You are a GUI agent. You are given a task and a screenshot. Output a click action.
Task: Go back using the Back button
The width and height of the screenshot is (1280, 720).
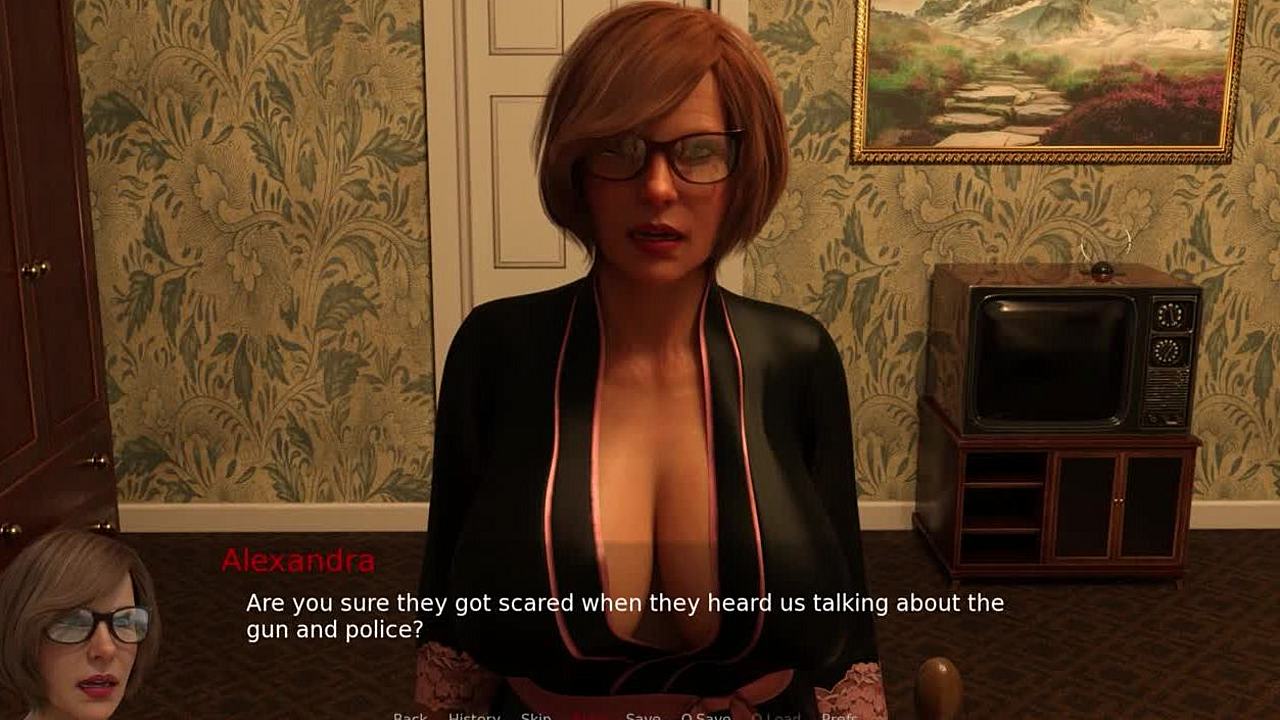[x=410, y=716]
